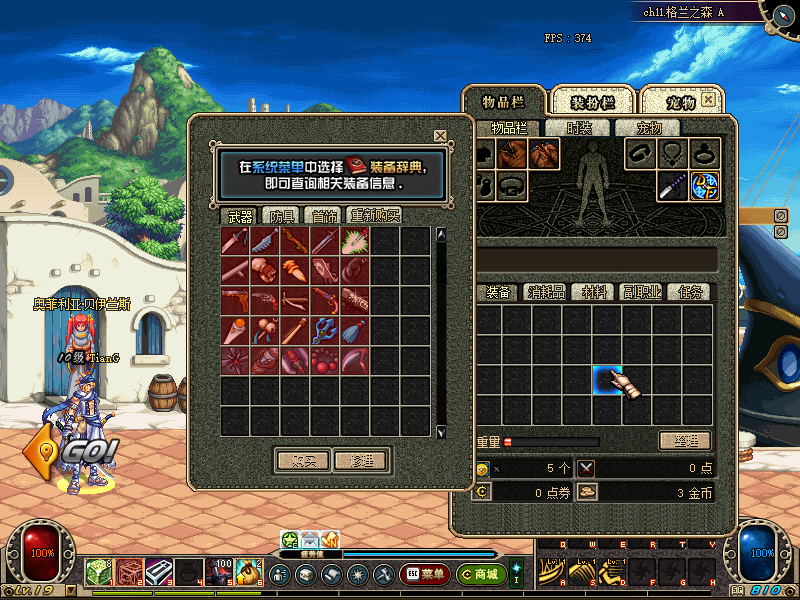
Task: Pick the red bead necklace shop item
Action: [x=326, y=358]
